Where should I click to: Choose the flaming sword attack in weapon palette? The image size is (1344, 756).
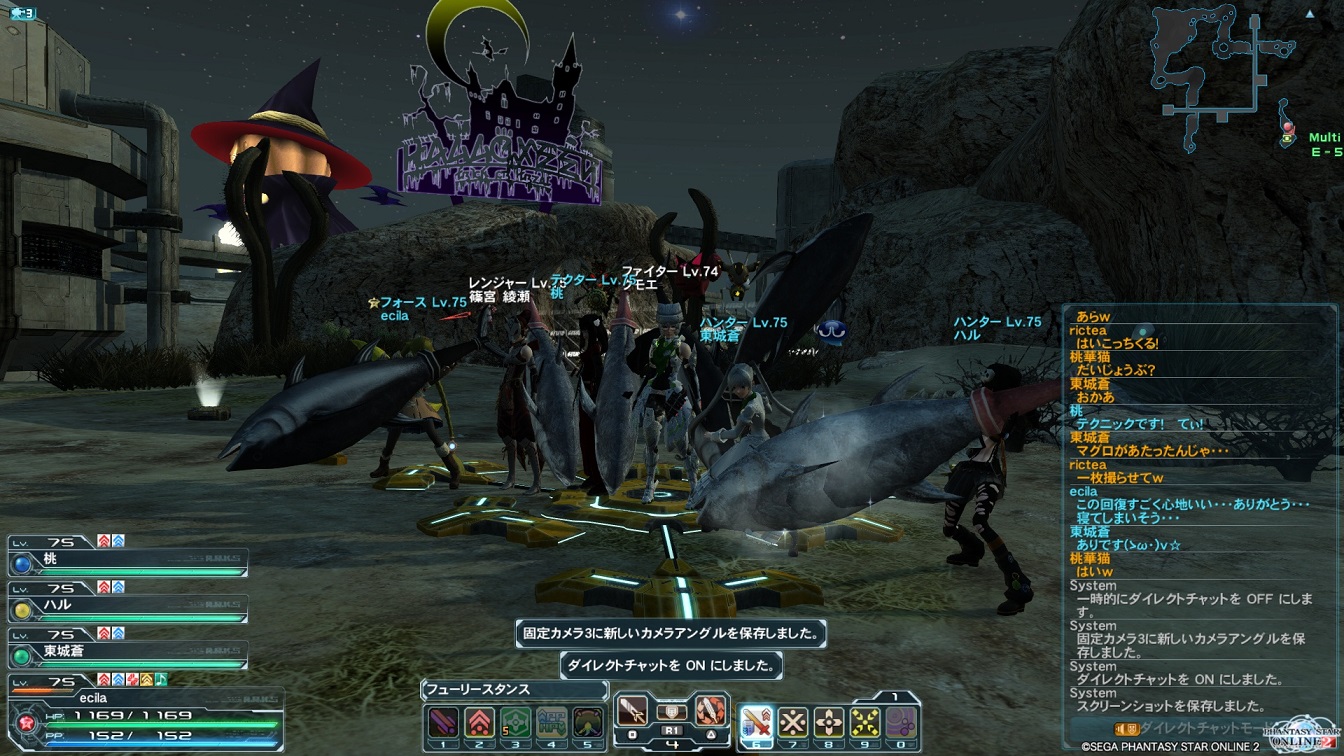pos(710,711)
